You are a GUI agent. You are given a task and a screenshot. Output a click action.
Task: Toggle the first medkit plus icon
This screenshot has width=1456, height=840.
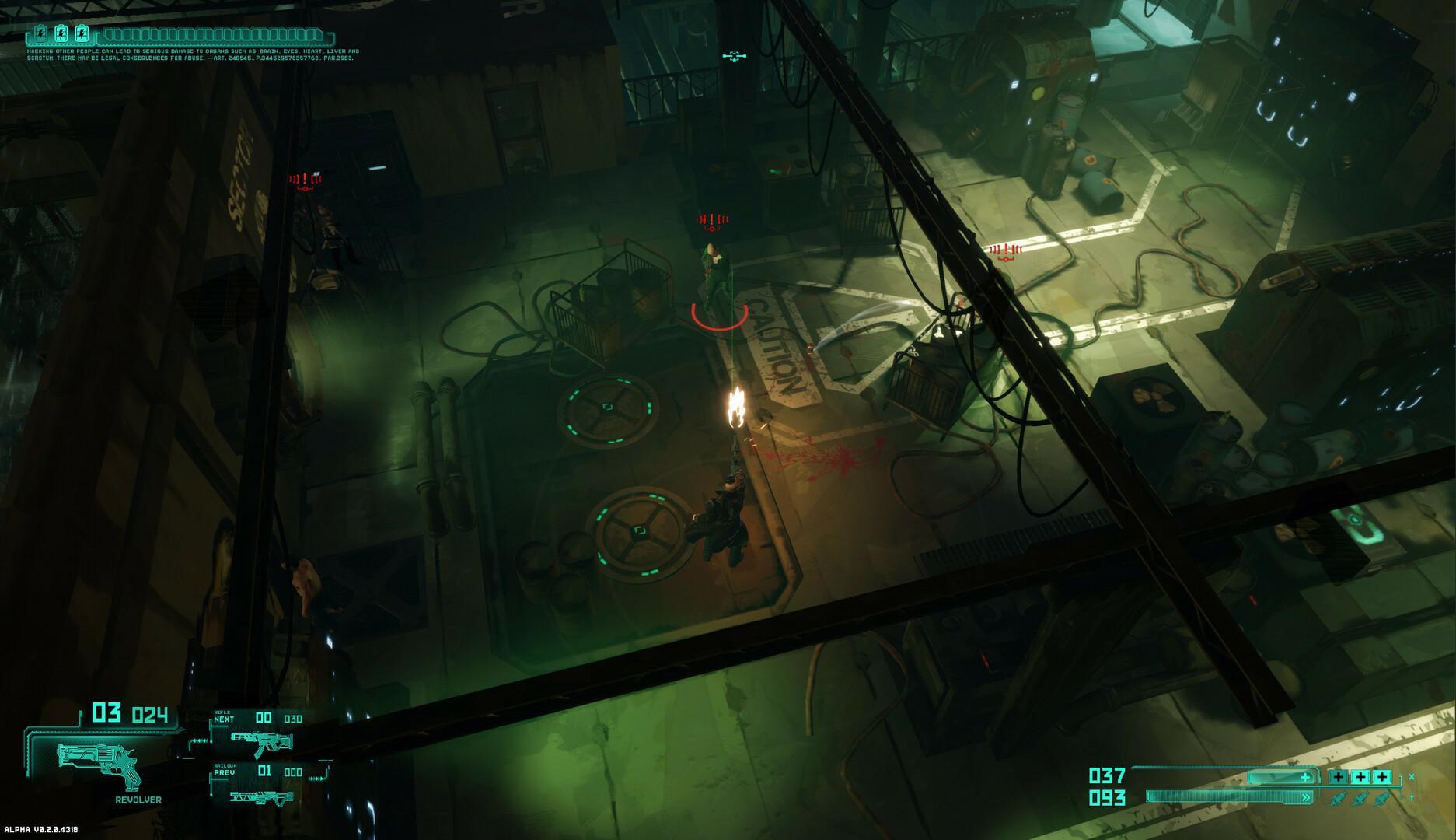point(1339,776)
